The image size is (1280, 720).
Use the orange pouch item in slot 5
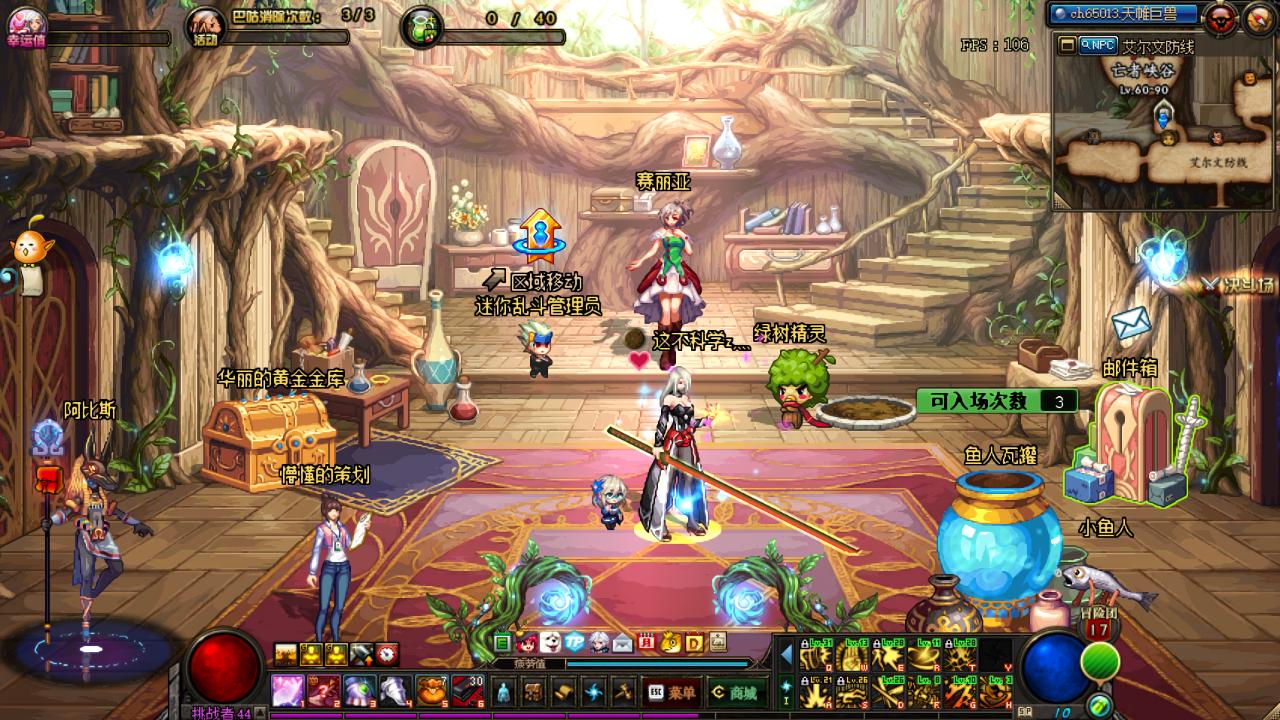pos(431,691)
